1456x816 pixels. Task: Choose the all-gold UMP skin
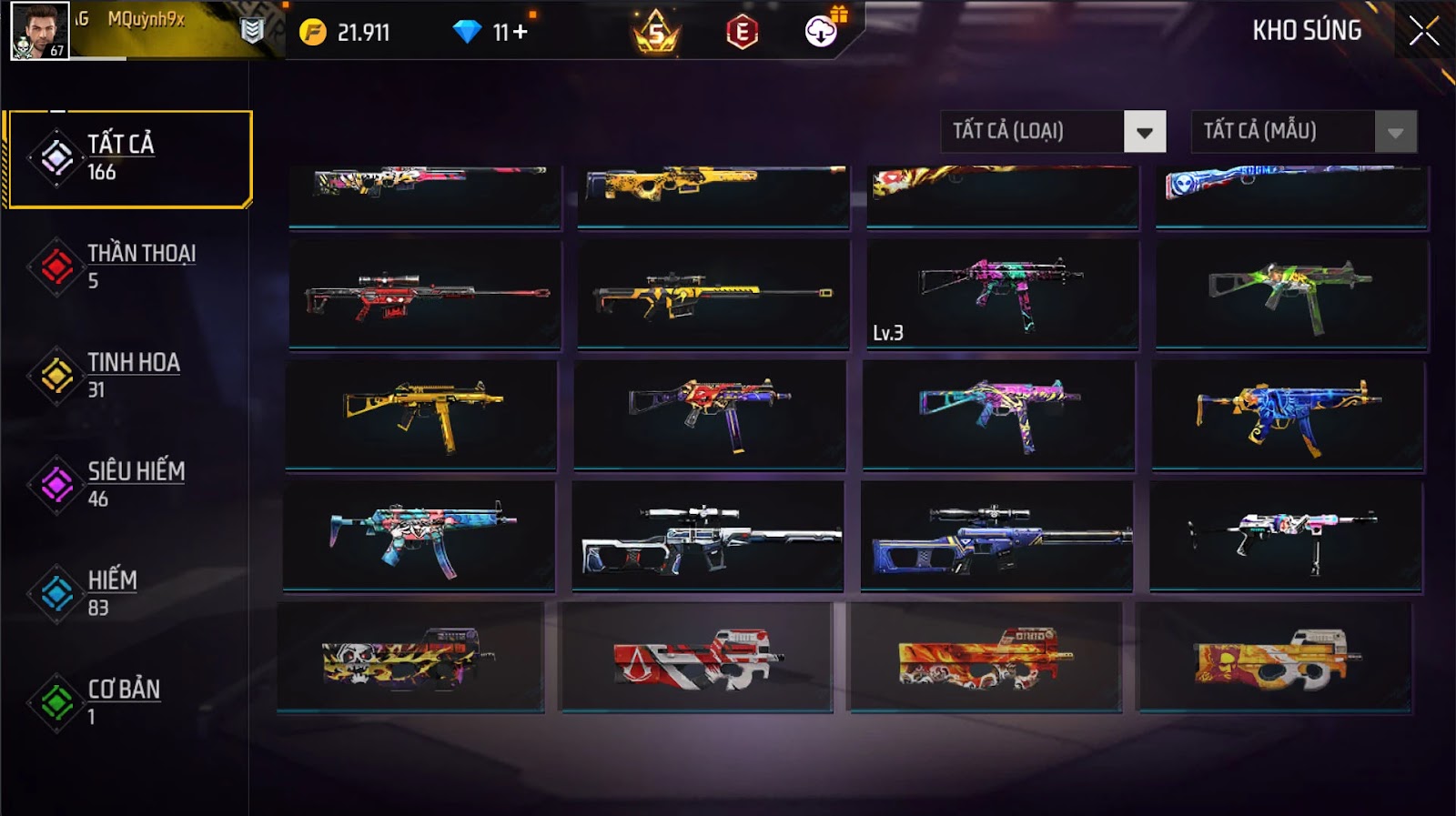[x=421, y=415]
